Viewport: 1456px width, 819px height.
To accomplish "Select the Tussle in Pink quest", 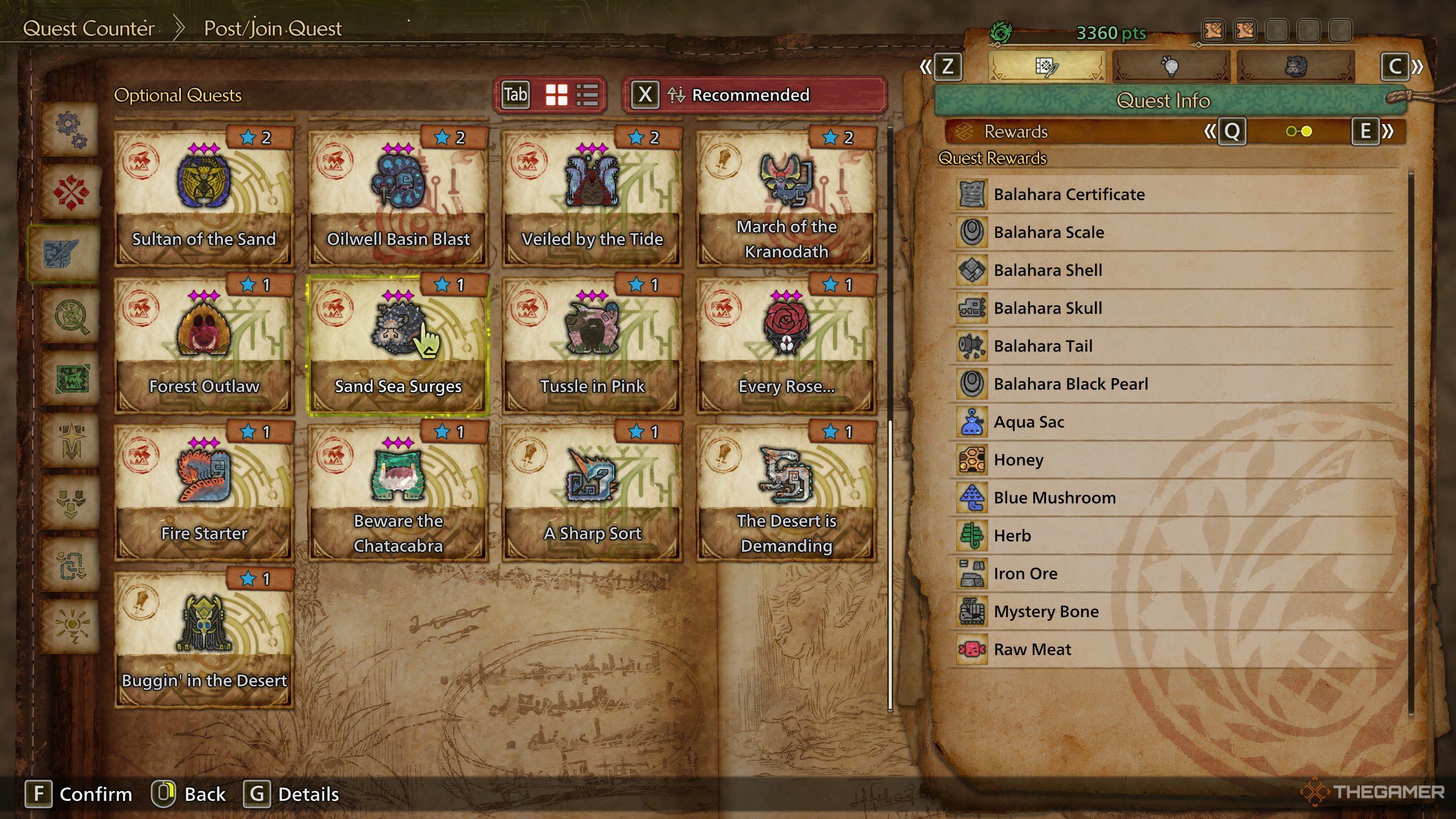I will point(592,345).
